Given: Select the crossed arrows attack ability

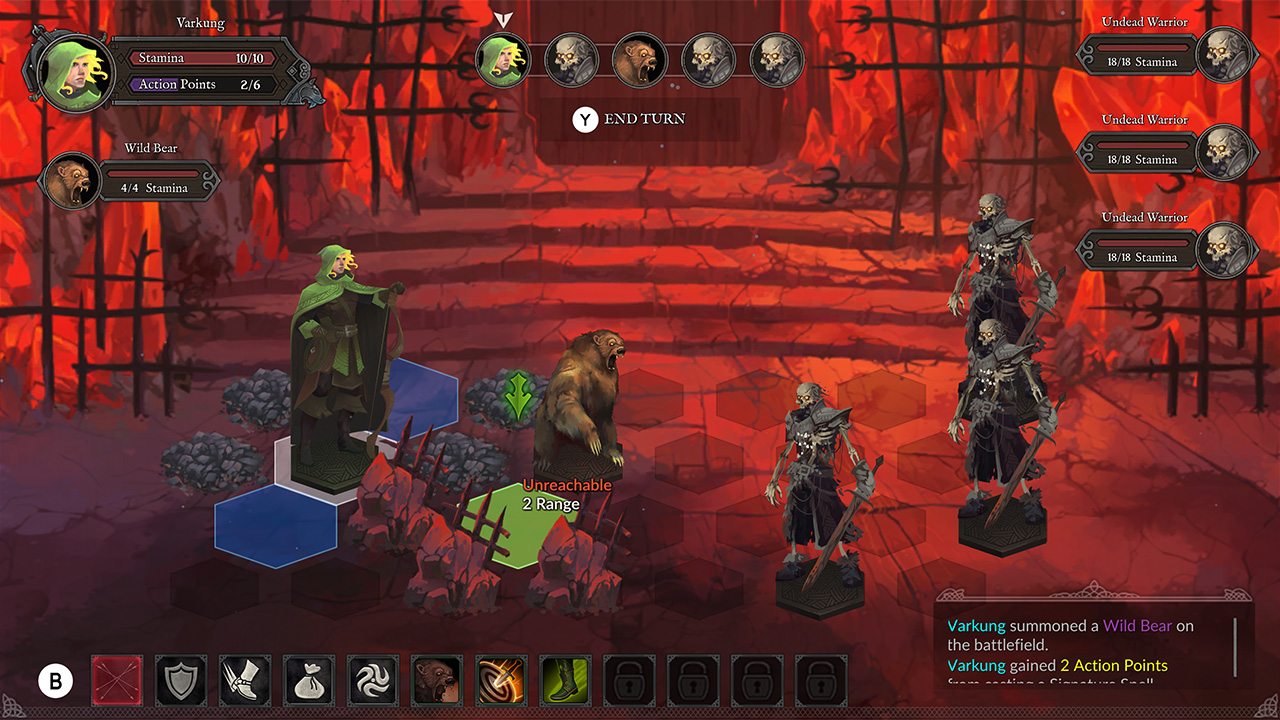Looking at the screenshot, I should [x=117, y=680].
